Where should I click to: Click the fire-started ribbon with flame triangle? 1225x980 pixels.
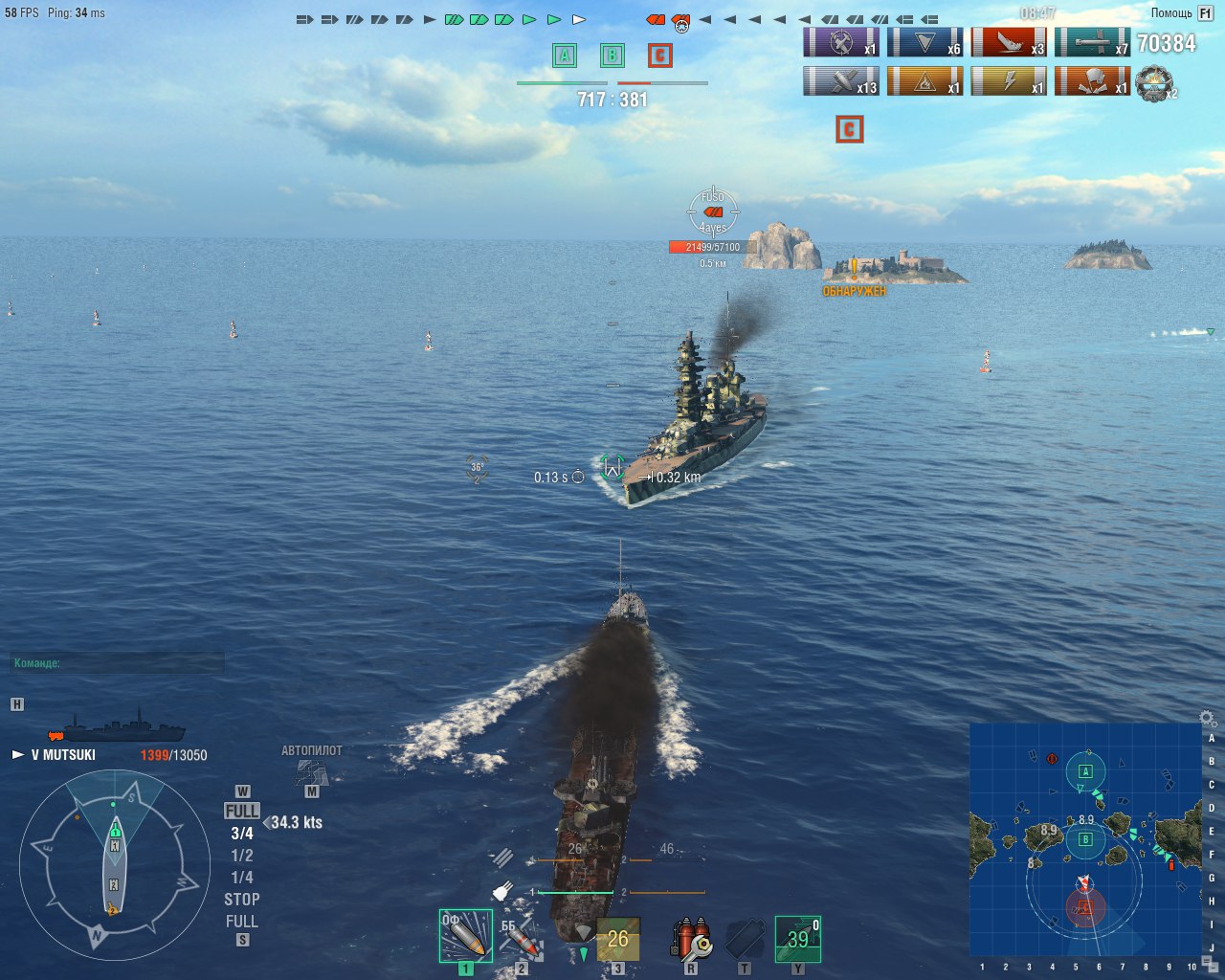tap(924, 81)
